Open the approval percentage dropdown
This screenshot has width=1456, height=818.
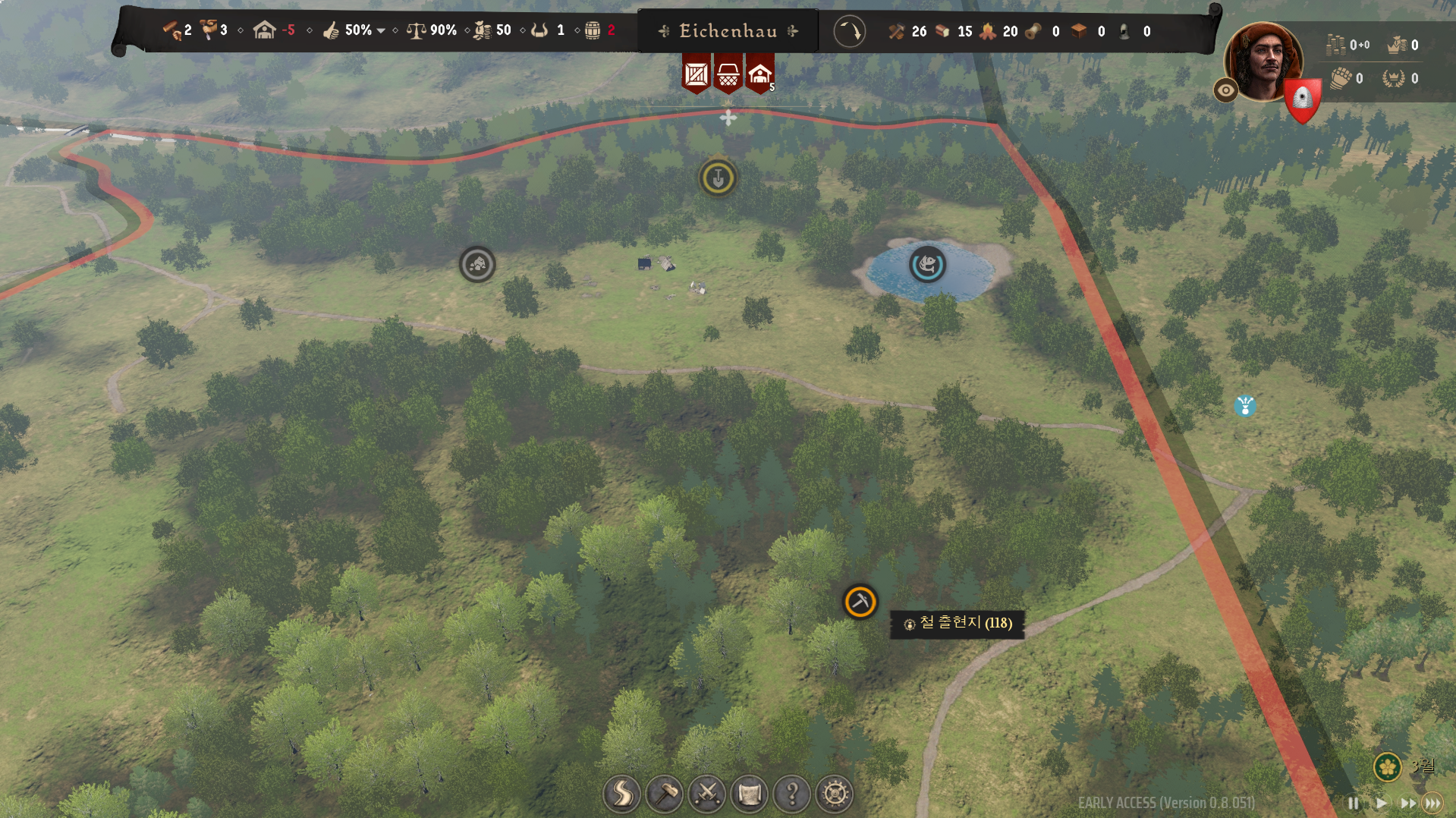click(381, 31)
